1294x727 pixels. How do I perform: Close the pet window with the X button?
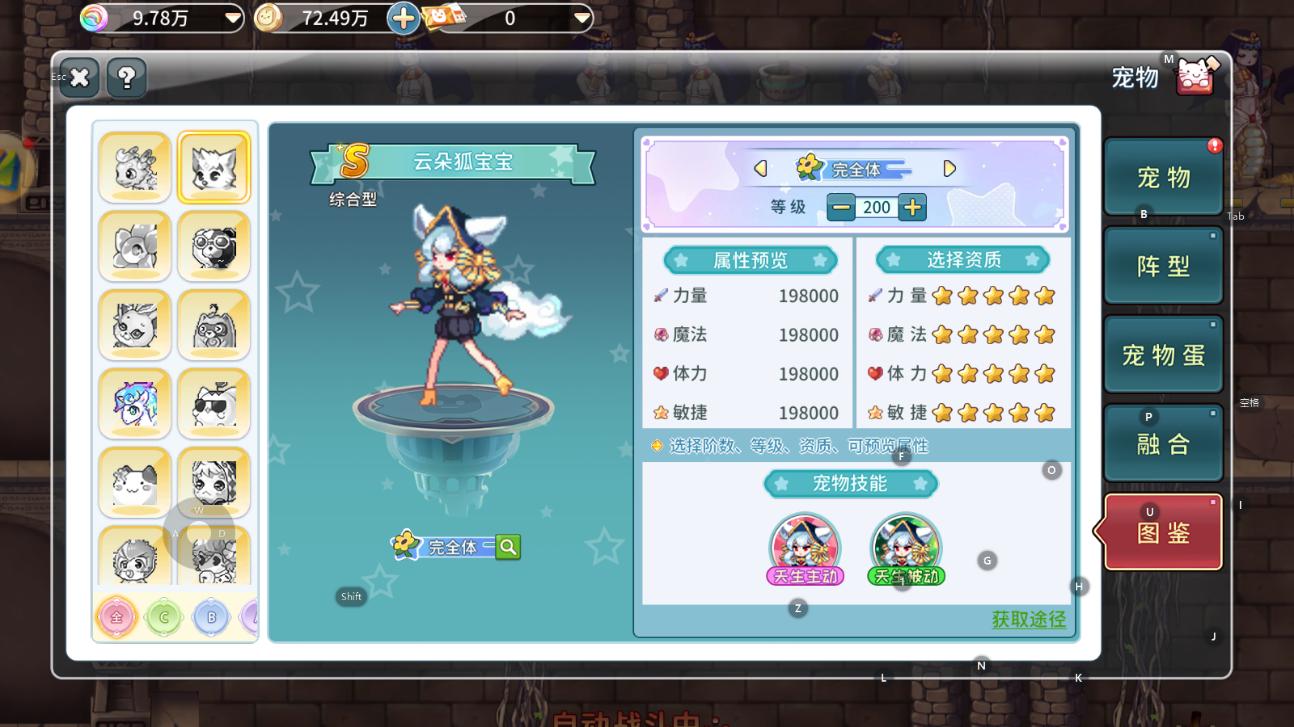[x=79, y=78]
